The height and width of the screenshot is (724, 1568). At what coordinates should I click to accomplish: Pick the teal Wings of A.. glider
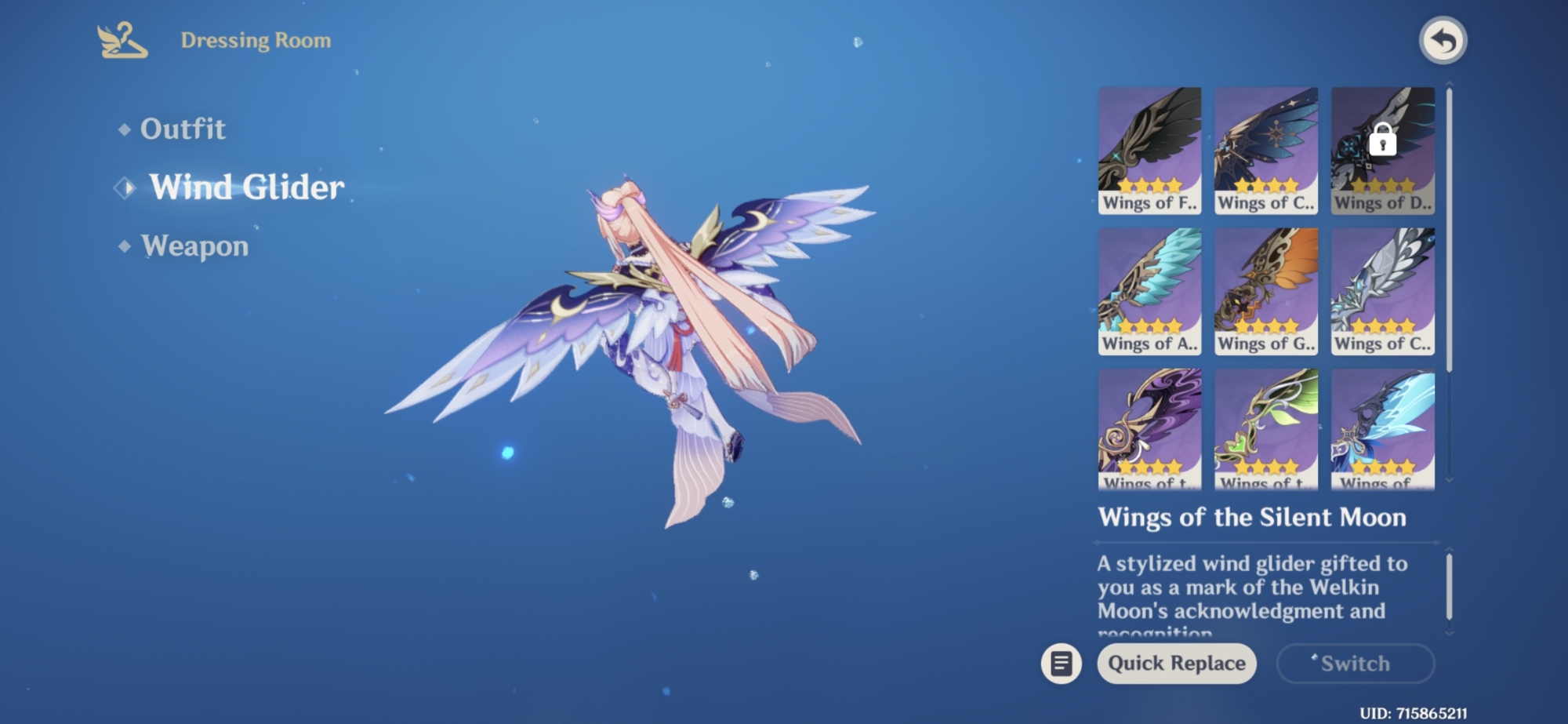tap(1149, 291)
